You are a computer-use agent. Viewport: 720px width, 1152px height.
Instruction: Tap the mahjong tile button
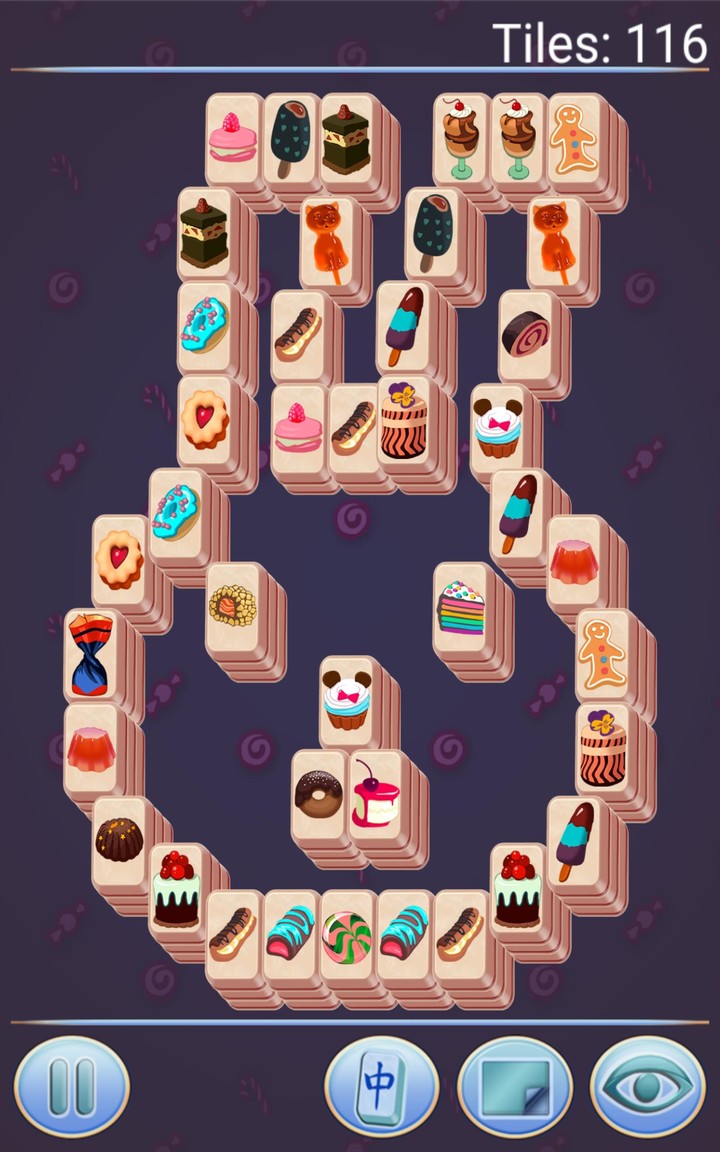pos(381,1086)
